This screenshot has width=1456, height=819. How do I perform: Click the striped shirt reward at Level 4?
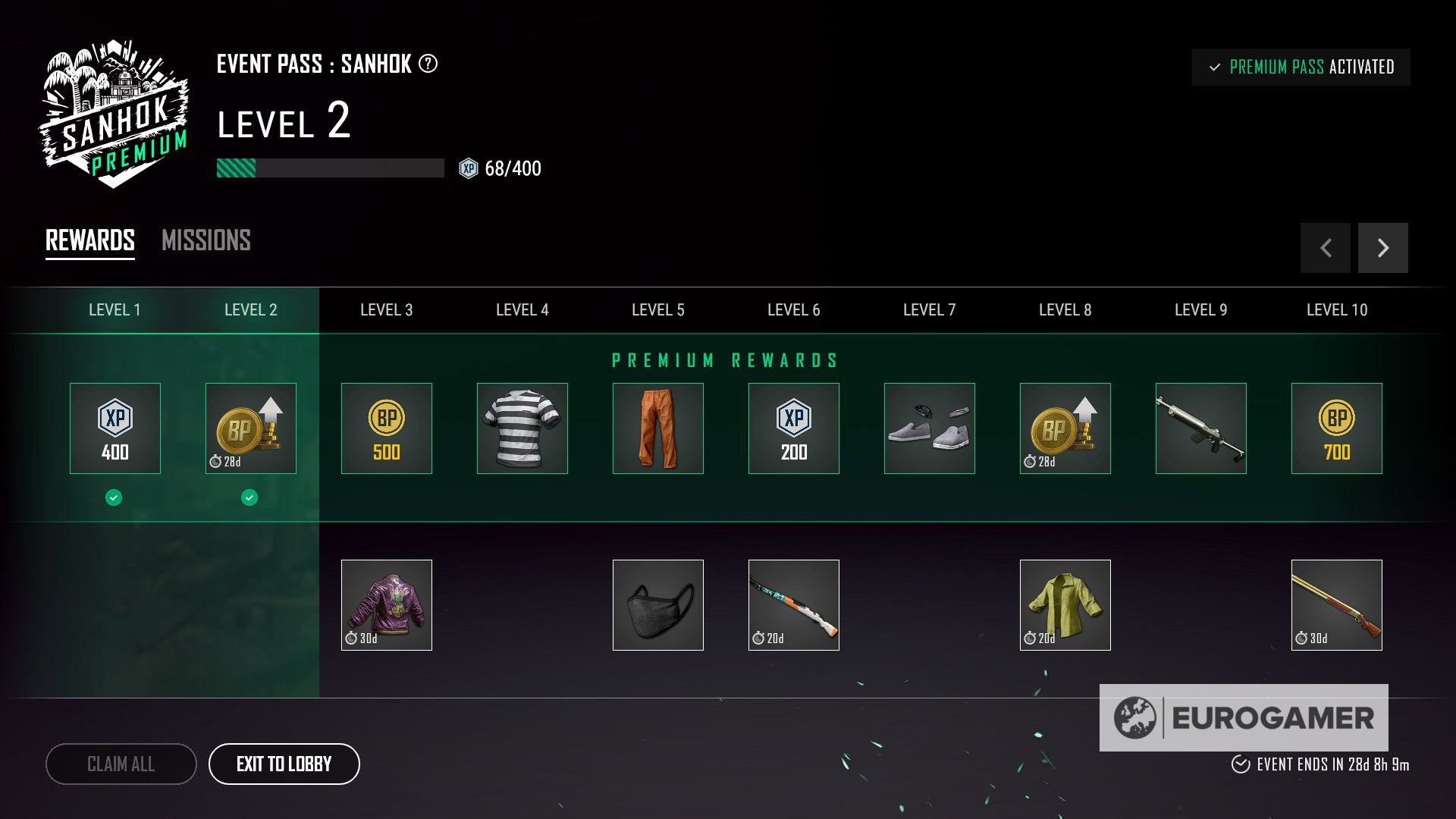pos(522,428)
